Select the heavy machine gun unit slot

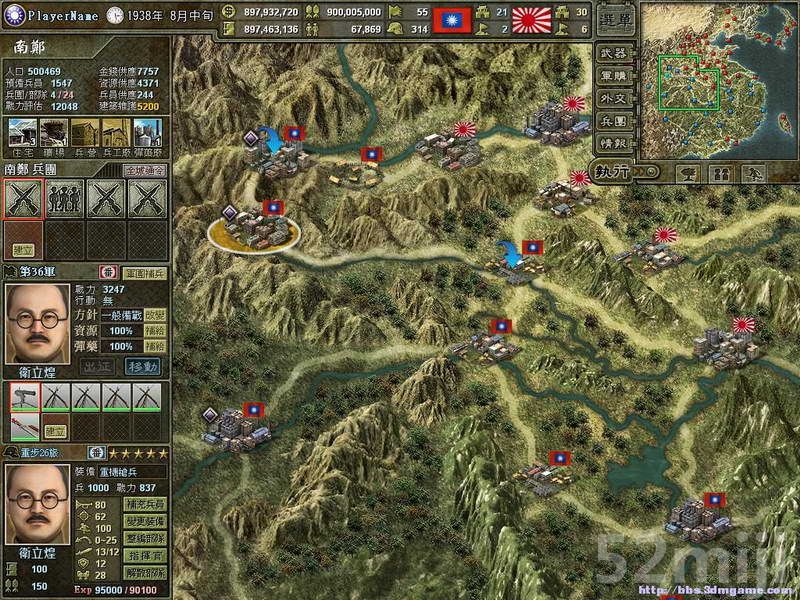(x=25, y=397)
